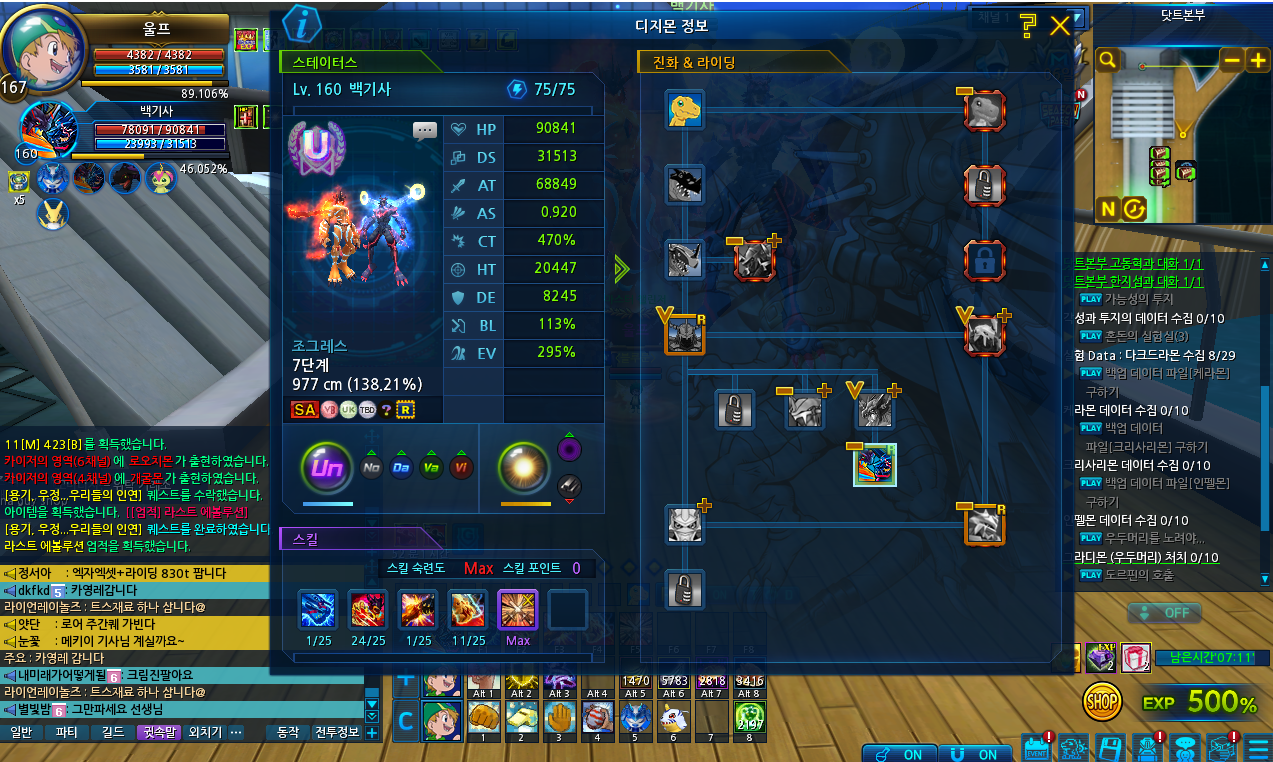This screenshot has height=762, width=1273.
Task: Select the Agumon evolution slot
Action: [685, 109]
